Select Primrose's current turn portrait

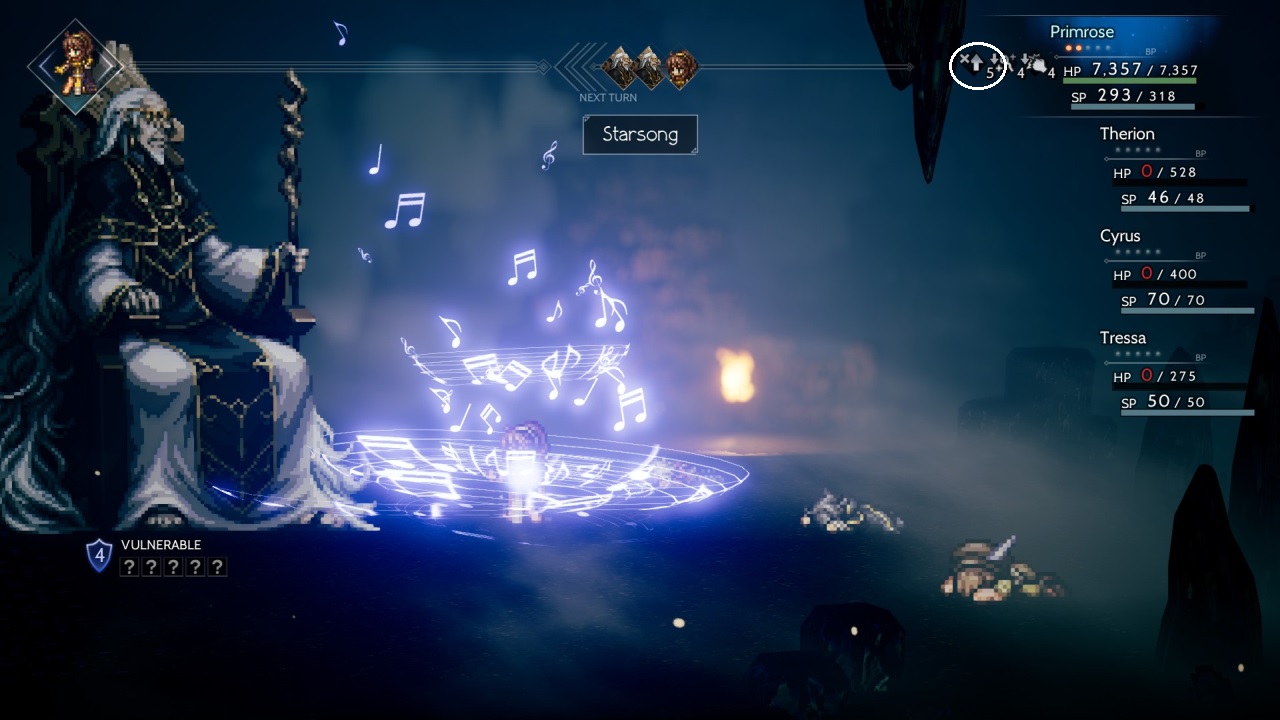[x=76, y=66]
